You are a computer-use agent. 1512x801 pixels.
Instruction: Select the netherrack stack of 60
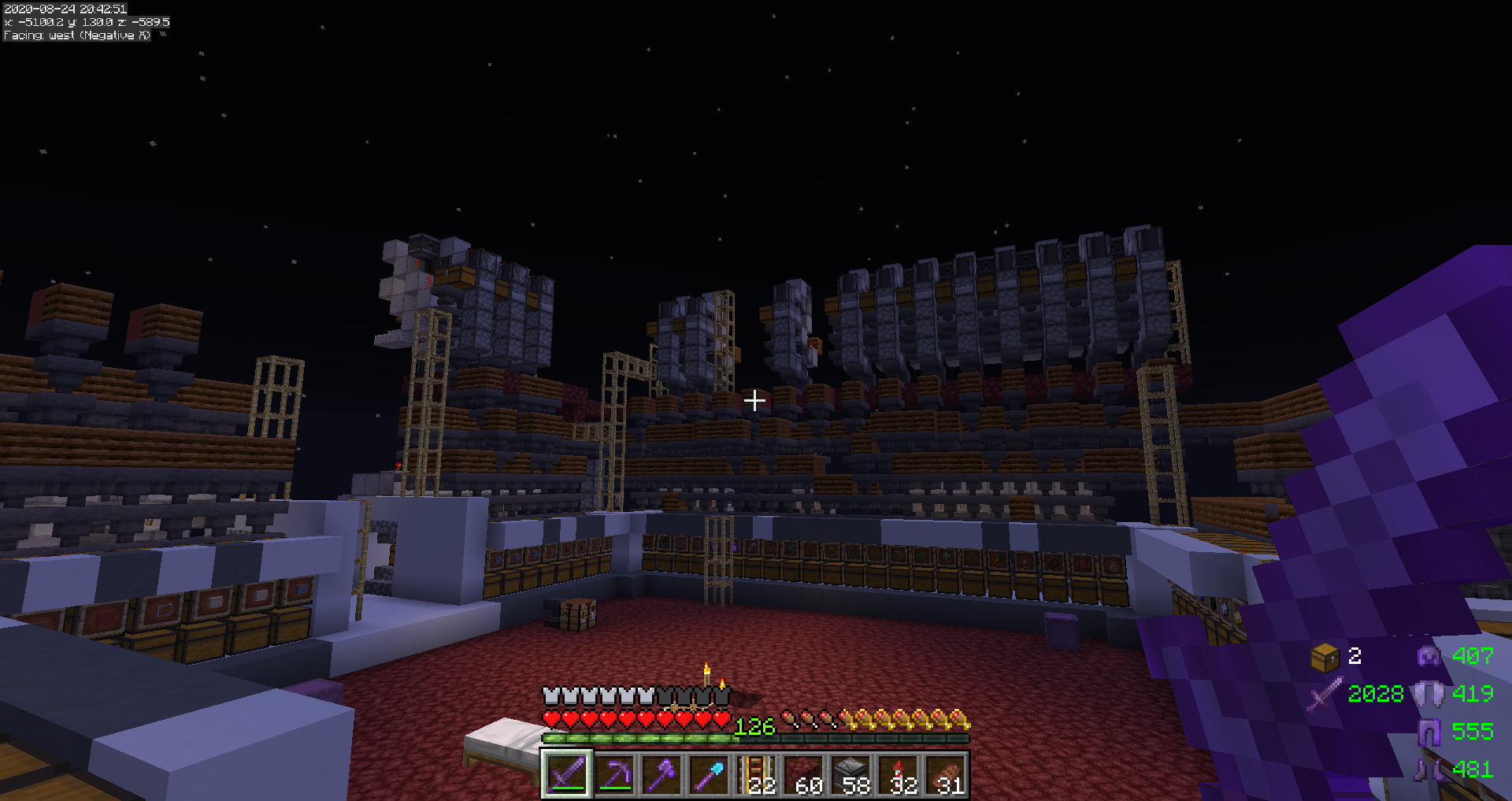804,774
